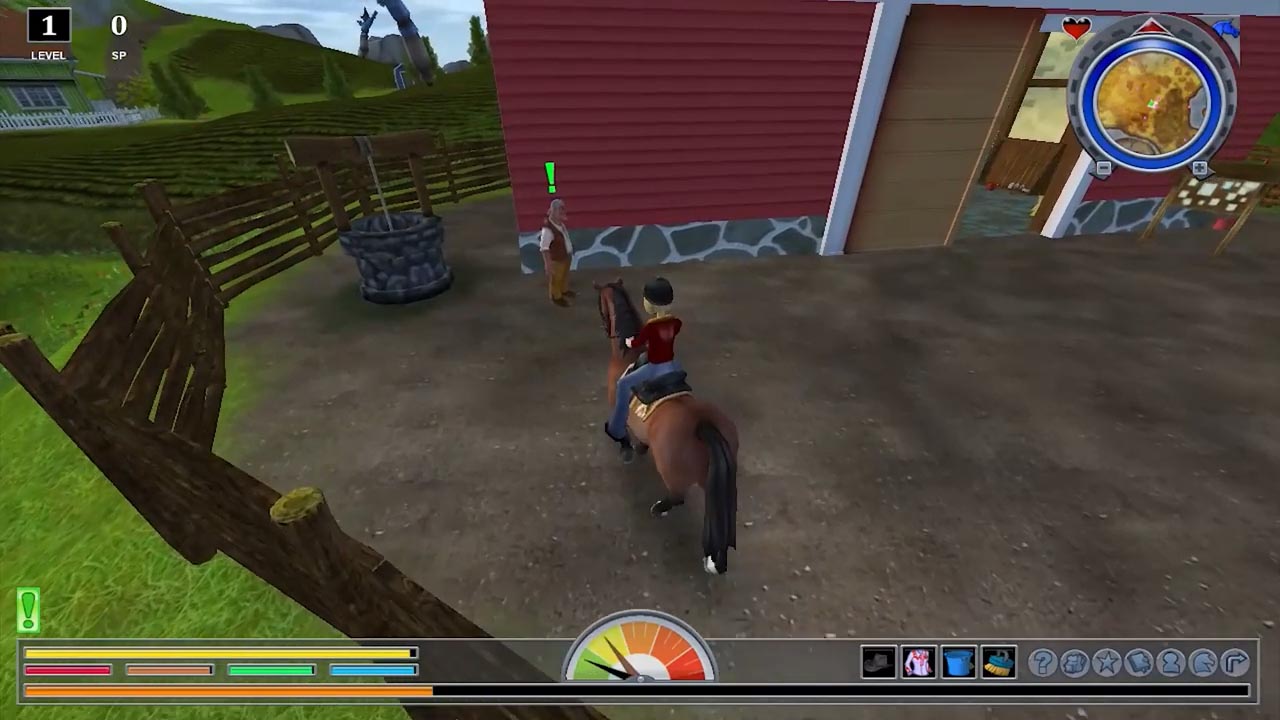Click the heart health icon
This screenshot has width=1280, height=720.
(1076, 28)
